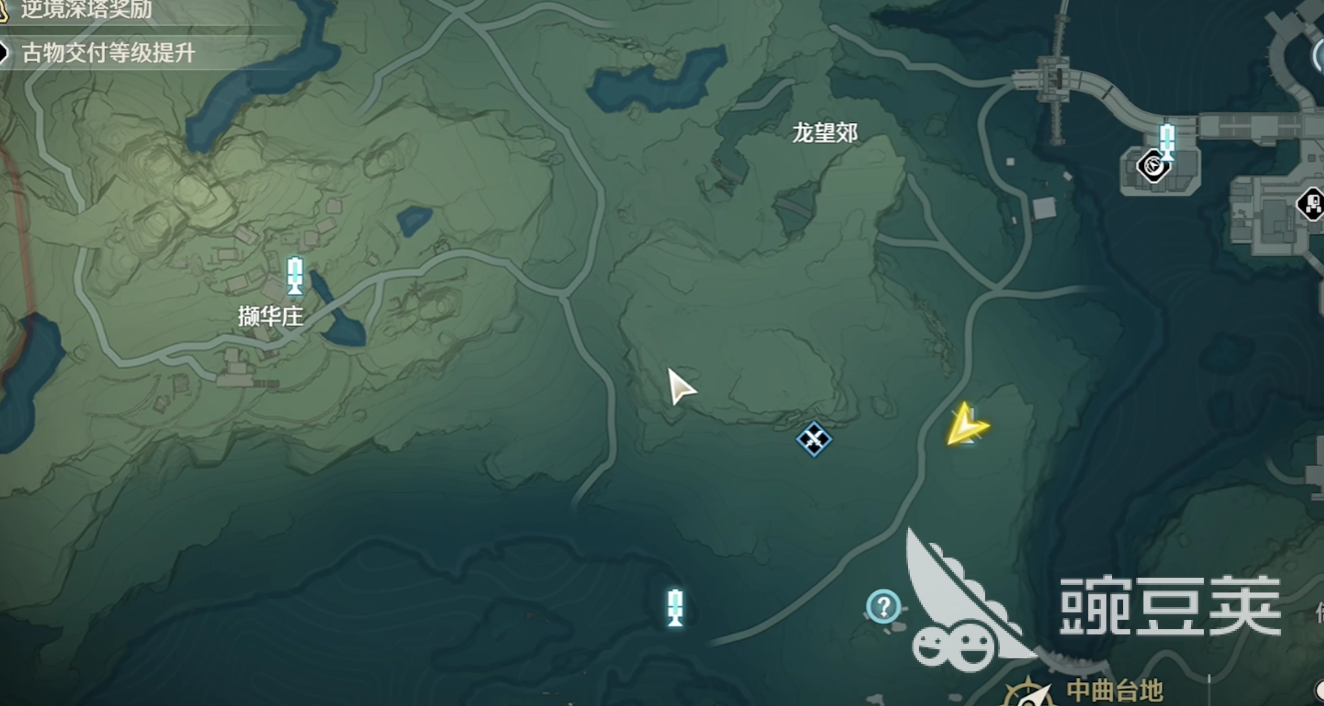
Task: Open the 古物交付等级提升 tracker entry
Action: coord(107,53)
